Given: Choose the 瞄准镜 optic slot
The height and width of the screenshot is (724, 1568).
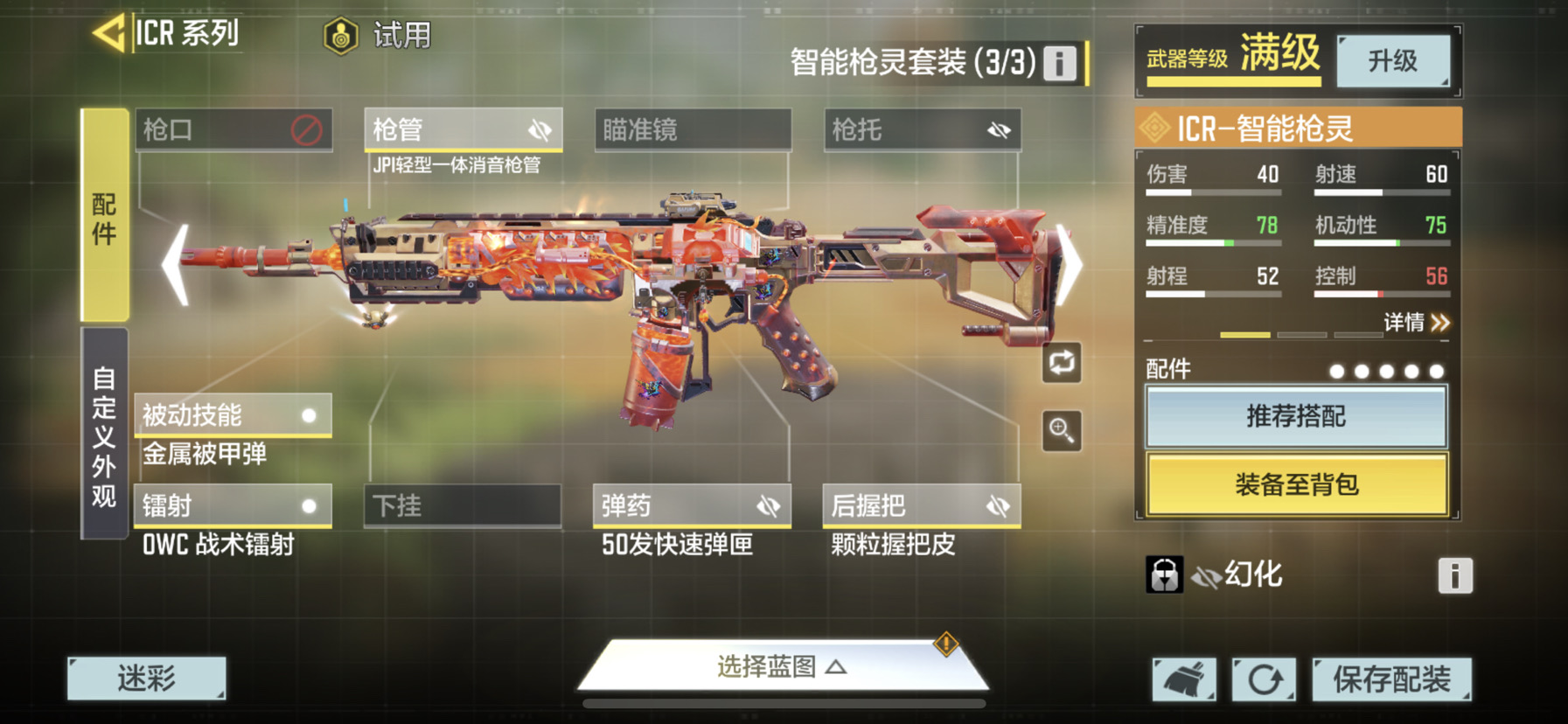Looking at the screenshot, I should (x=693, y=130).
